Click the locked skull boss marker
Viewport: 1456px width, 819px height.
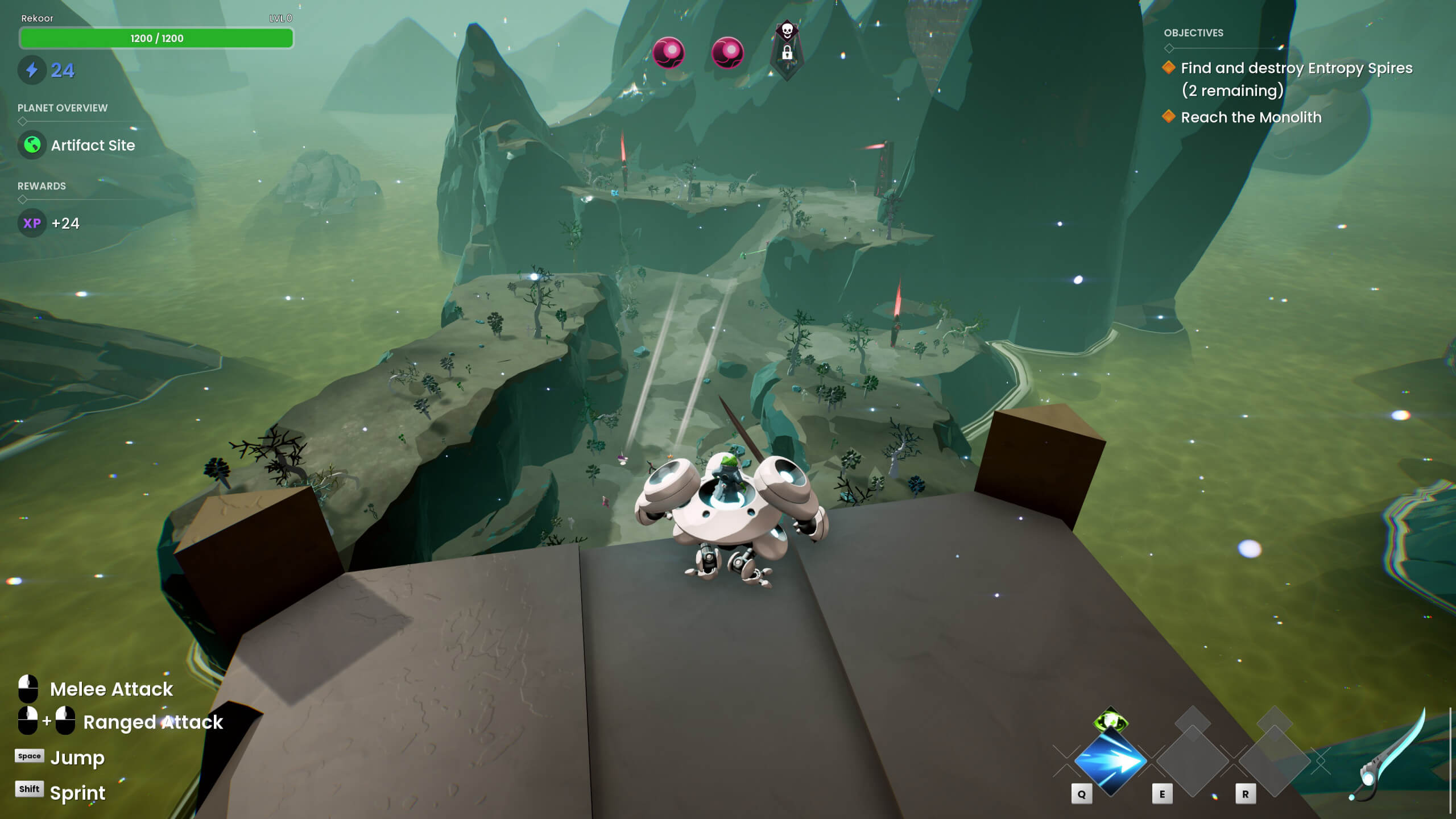point(787,50)
